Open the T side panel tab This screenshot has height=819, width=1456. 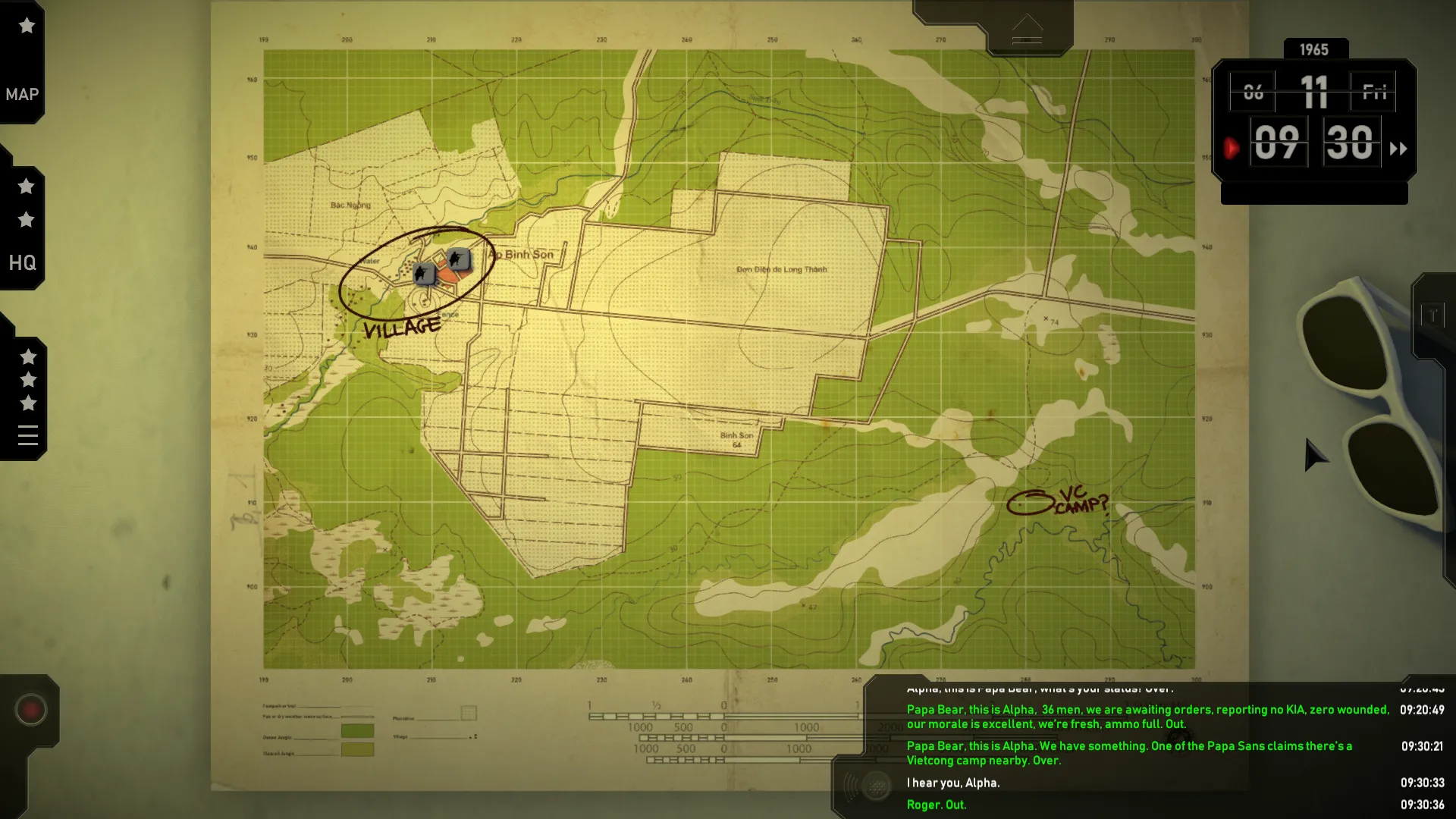click(1432, 315)
